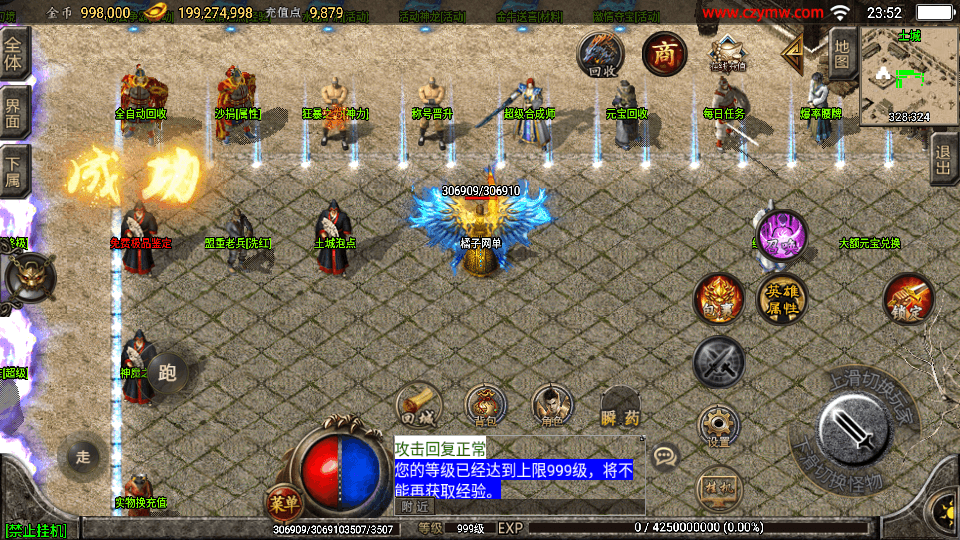Switch to the 下属 tab
960x540 pixels.
click(x=14, y=170)
